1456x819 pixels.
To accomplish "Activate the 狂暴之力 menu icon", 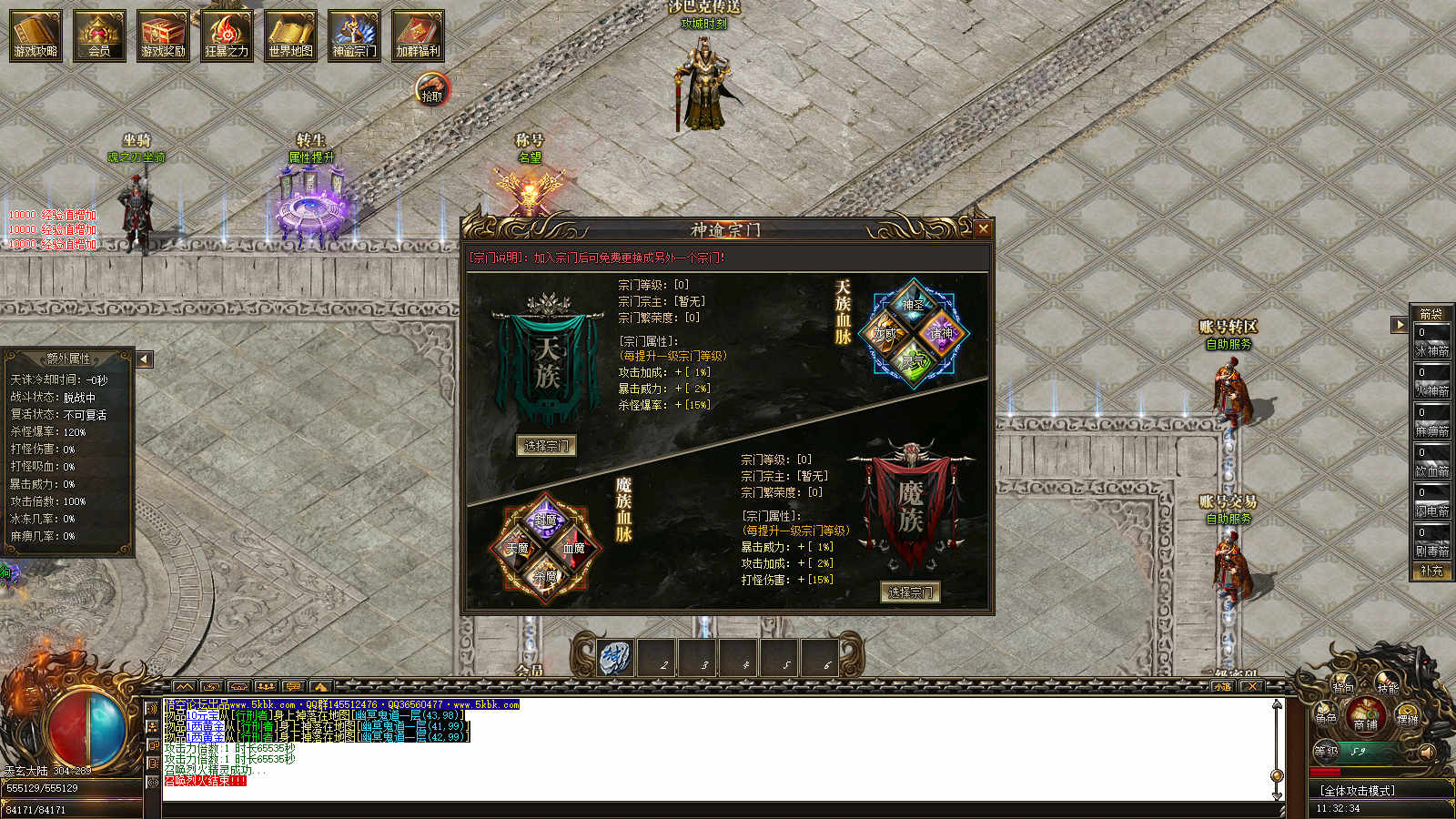I will click(227, 35).
